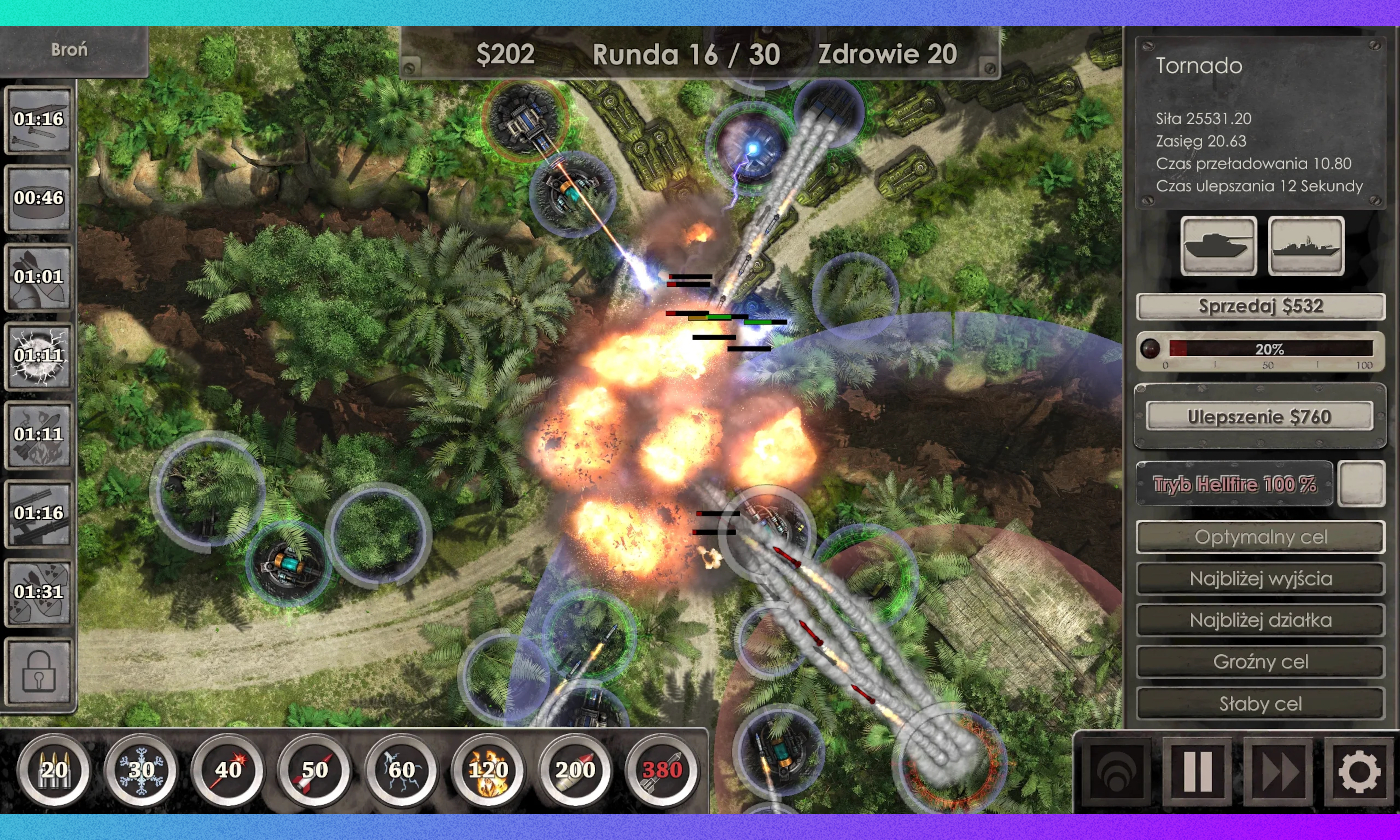Activate Tryb Hellfire mode
The height and width of the screenshot is (840, 1400).
(x=1235, y=485)
